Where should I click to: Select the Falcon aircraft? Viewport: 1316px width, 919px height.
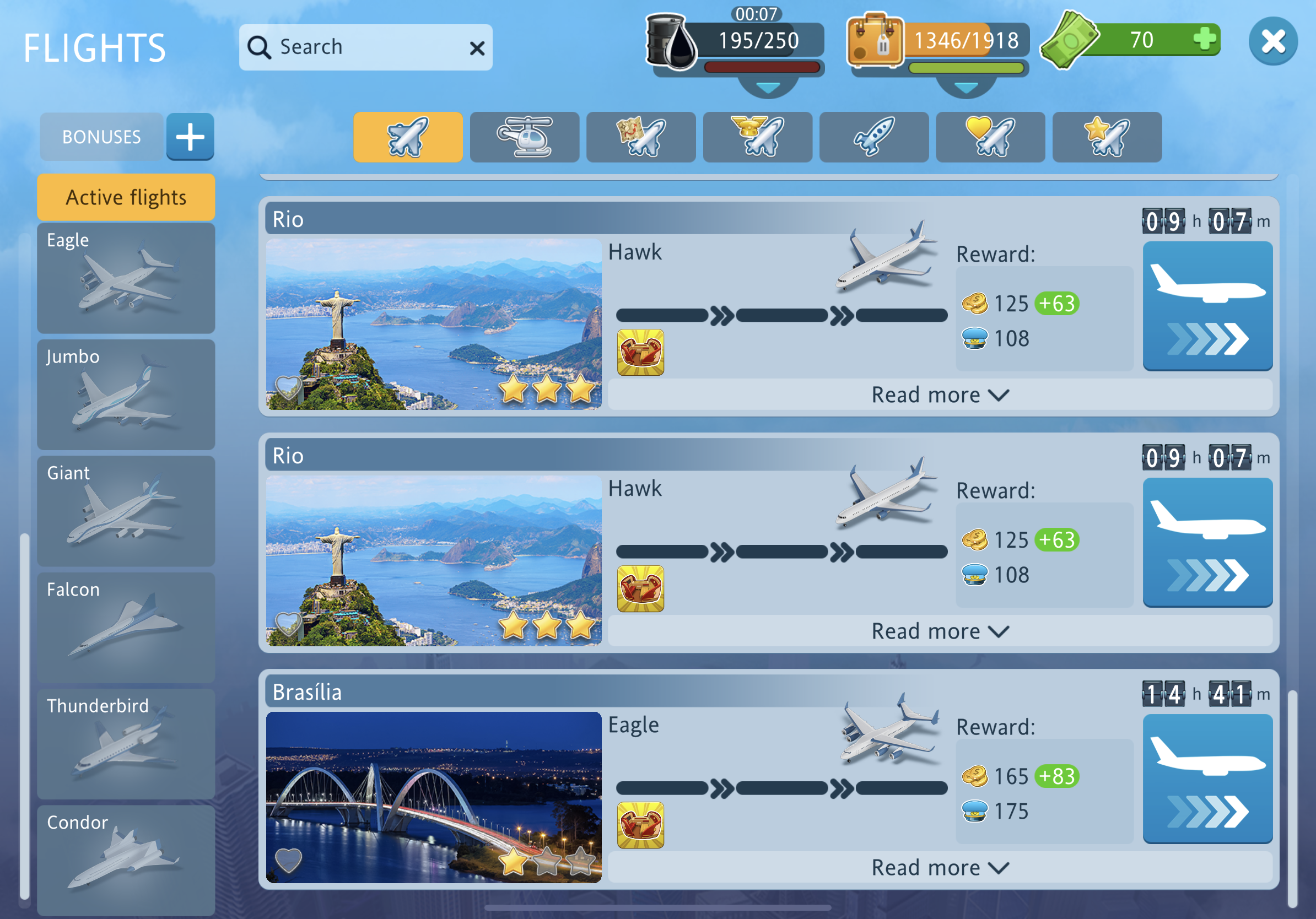coord(126,628)
